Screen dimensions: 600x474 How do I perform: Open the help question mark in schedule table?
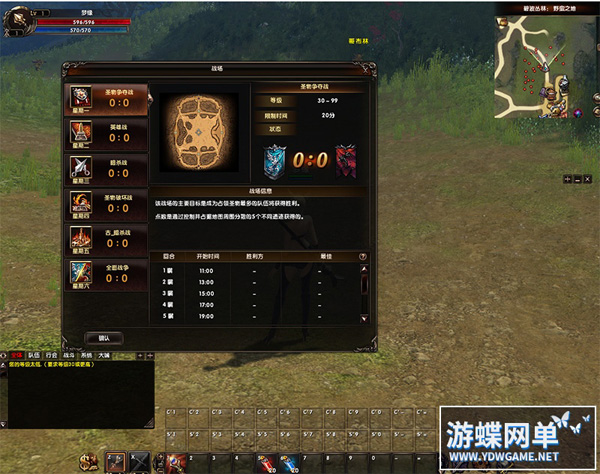364,258
